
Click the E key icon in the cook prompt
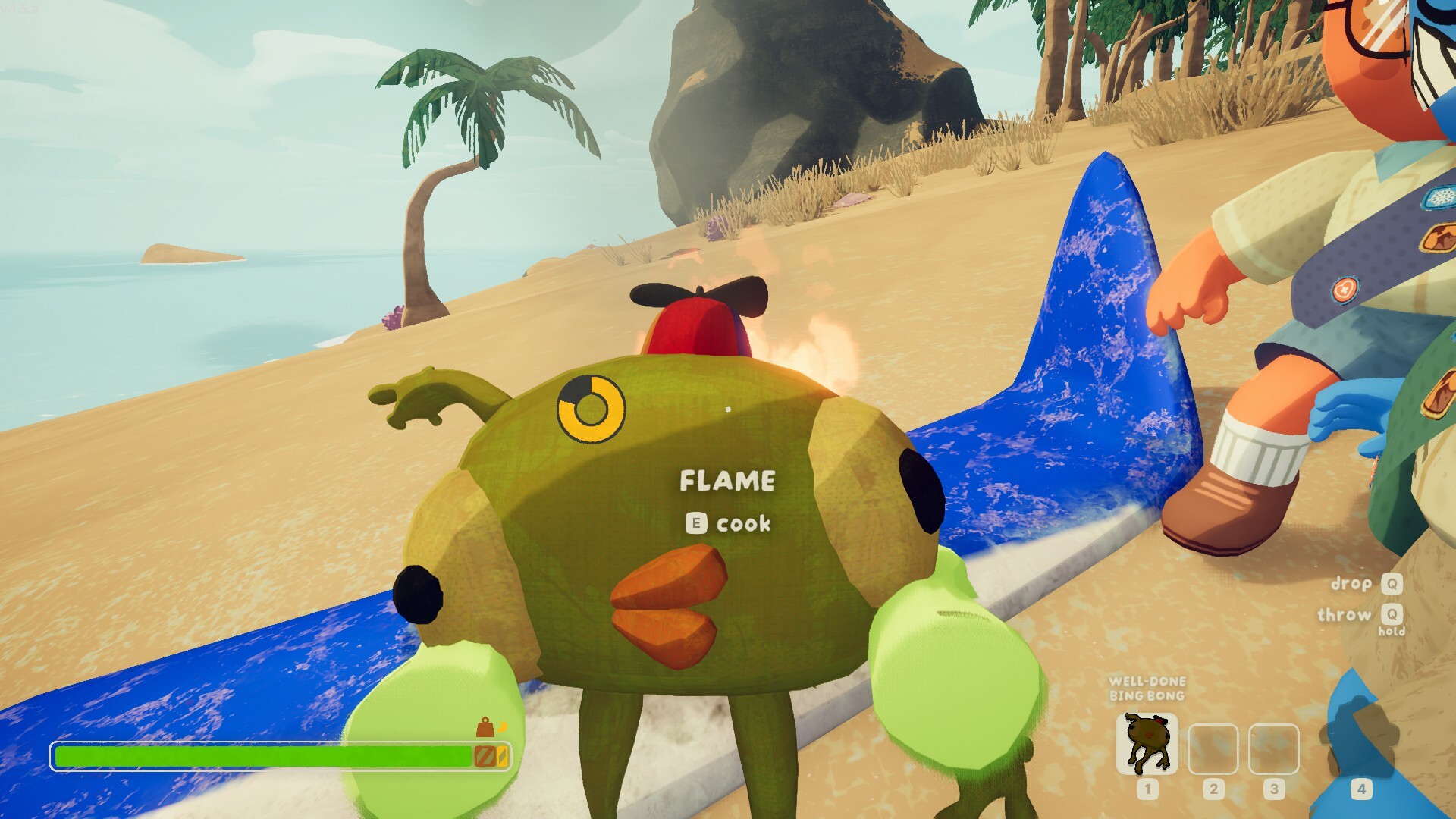tap(696, 522)
